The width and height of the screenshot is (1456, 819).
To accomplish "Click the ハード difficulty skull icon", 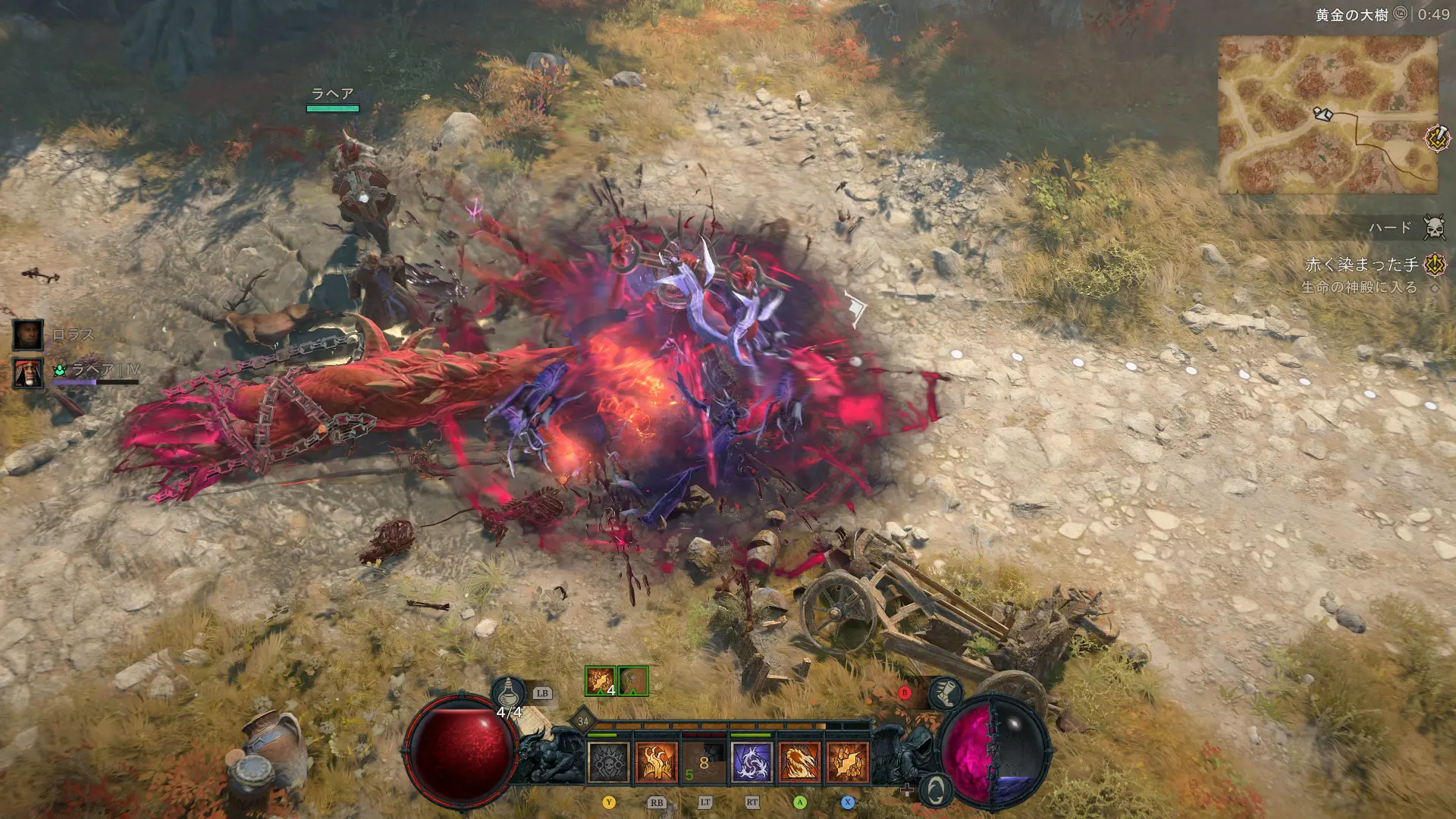I will (1434, 227).
